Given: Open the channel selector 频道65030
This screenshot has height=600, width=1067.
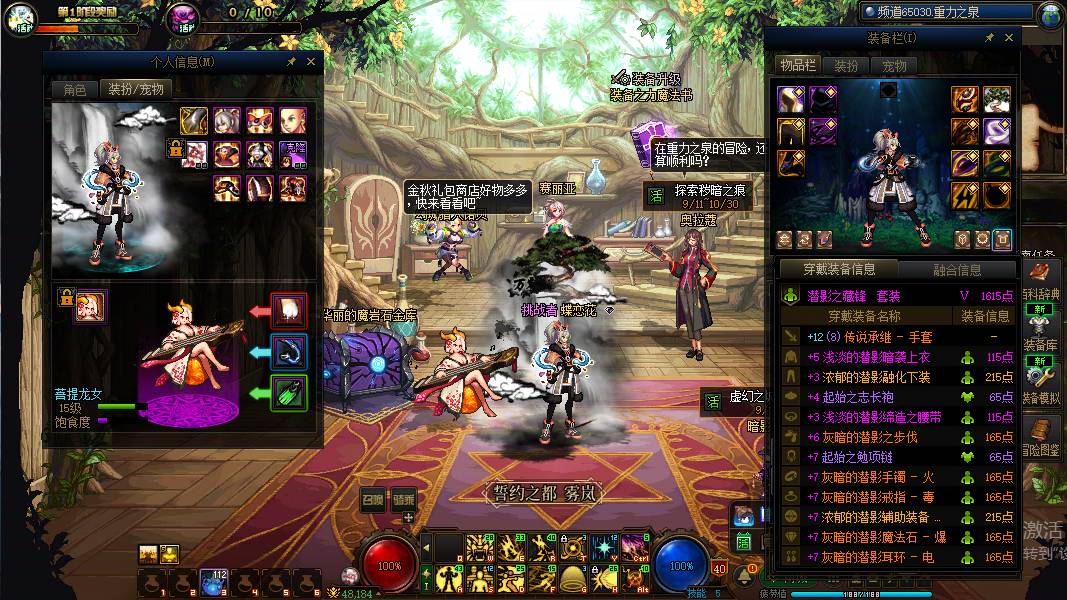Looking at the screenshot, I should 946,13.
